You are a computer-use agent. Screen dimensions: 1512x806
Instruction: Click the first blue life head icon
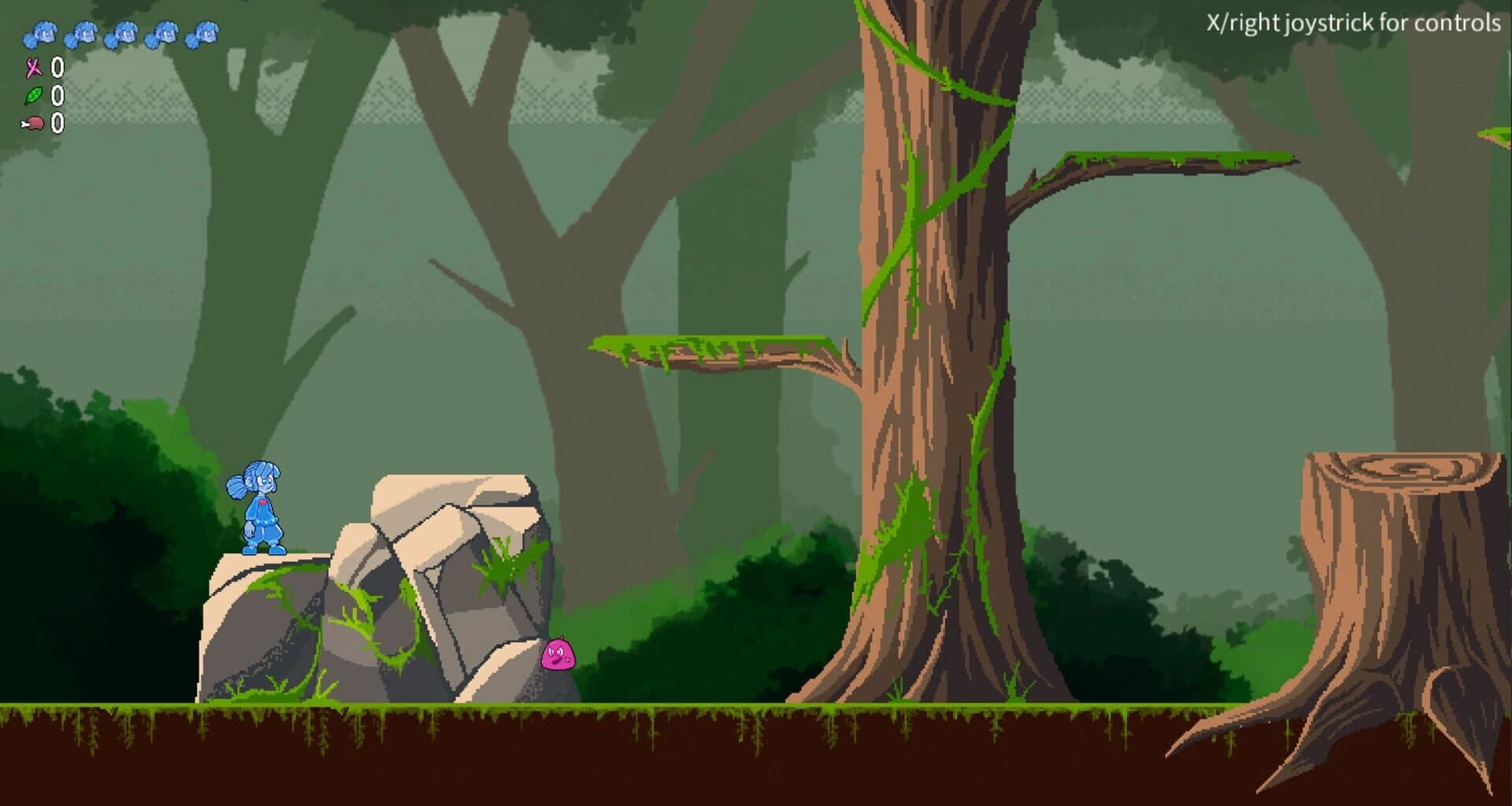click(x=41, y=33)
